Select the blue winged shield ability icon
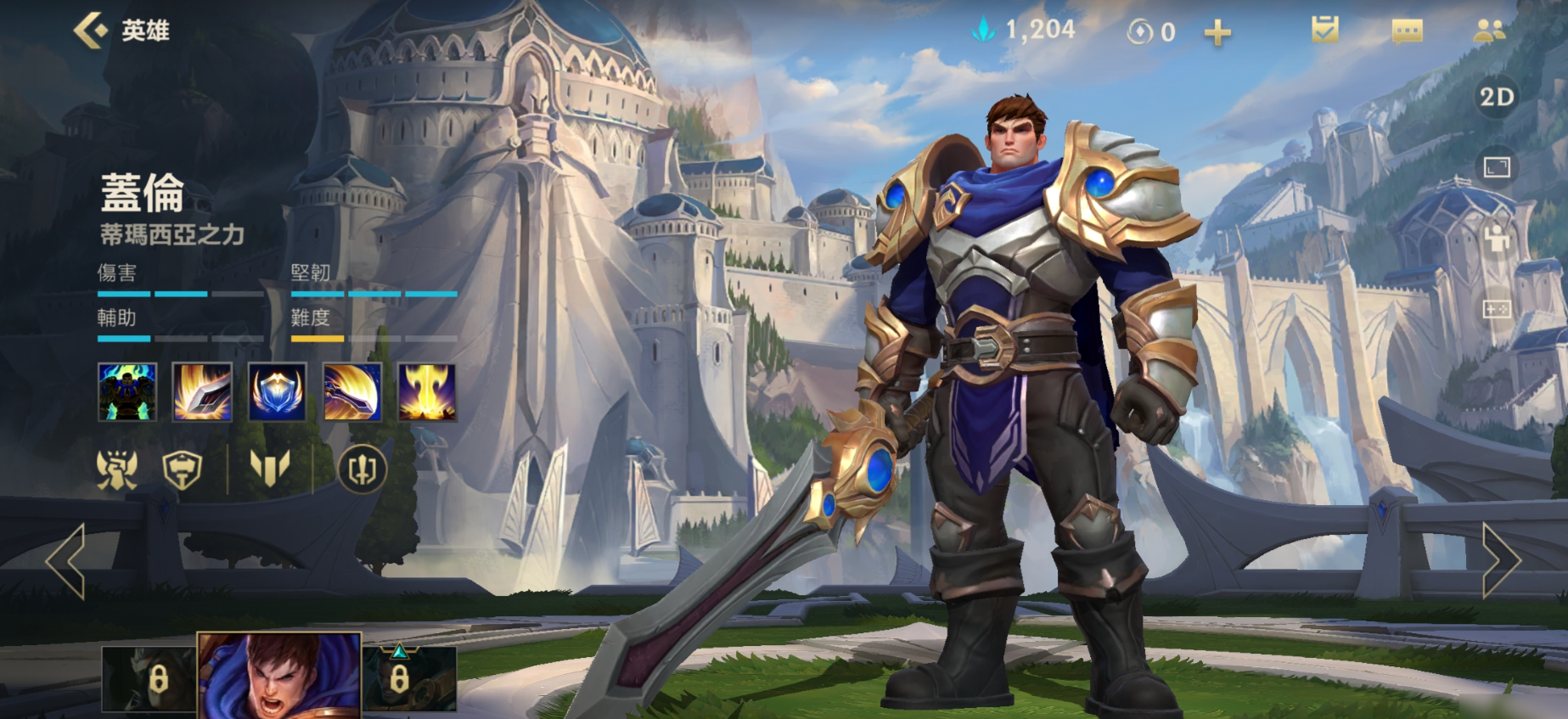 point(278,391)
